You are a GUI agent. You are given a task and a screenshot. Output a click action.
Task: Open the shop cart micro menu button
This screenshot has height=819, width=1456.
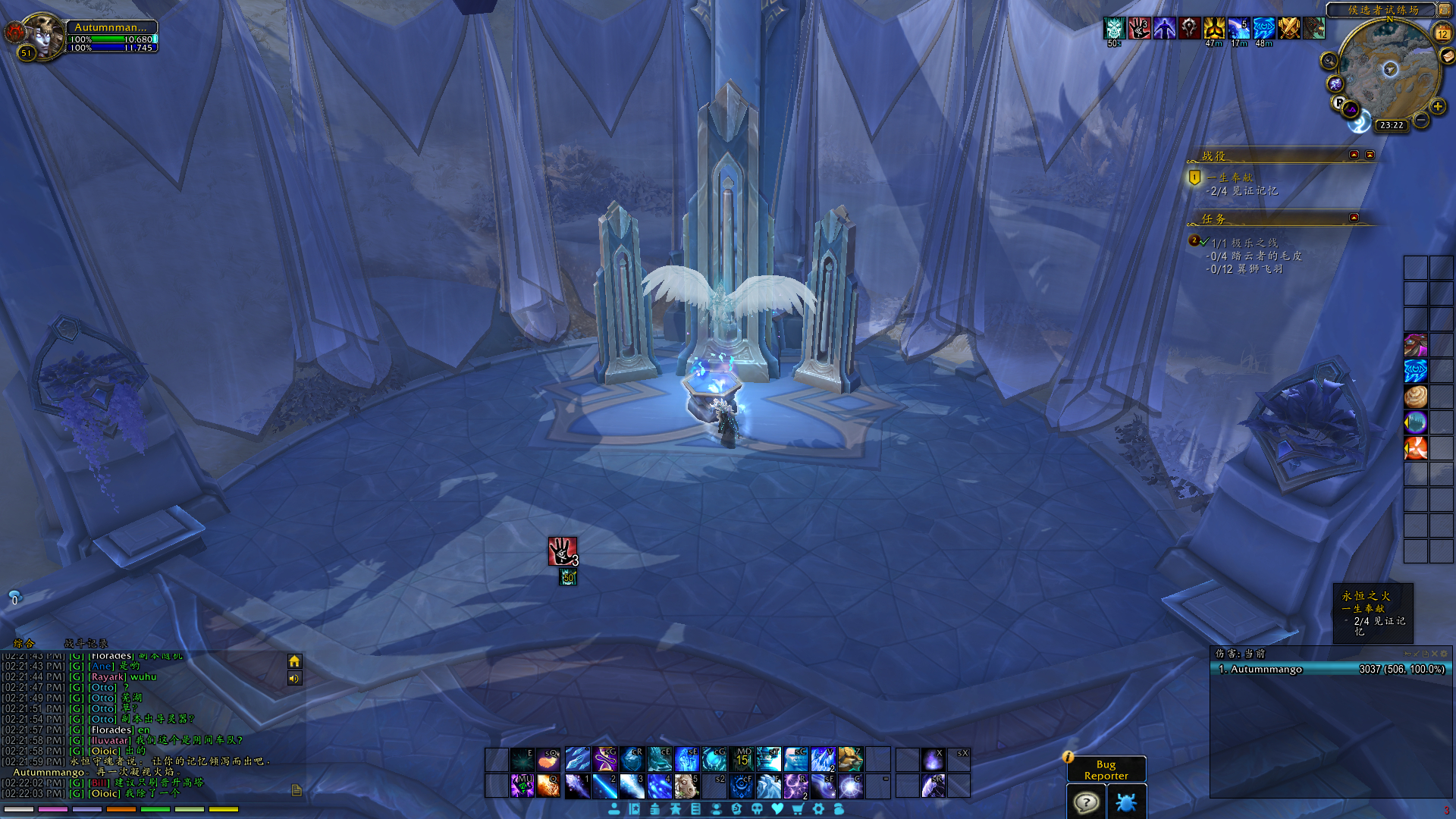(798, 809)
